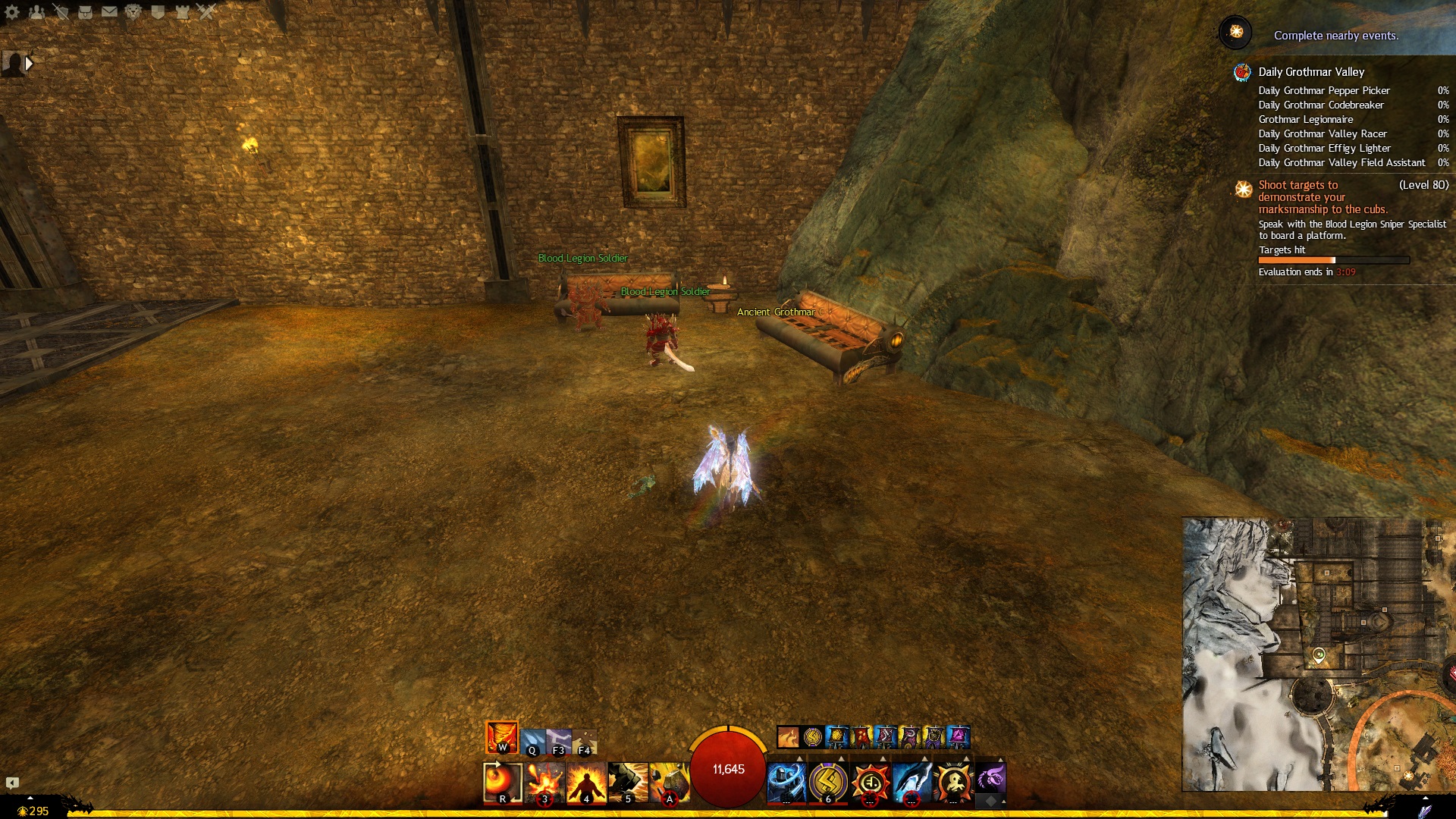Image resolution: width=1456 pixels, height=819 pixels.
Task: Open the PvP crossed swords icon
Action: coord(206,11)
